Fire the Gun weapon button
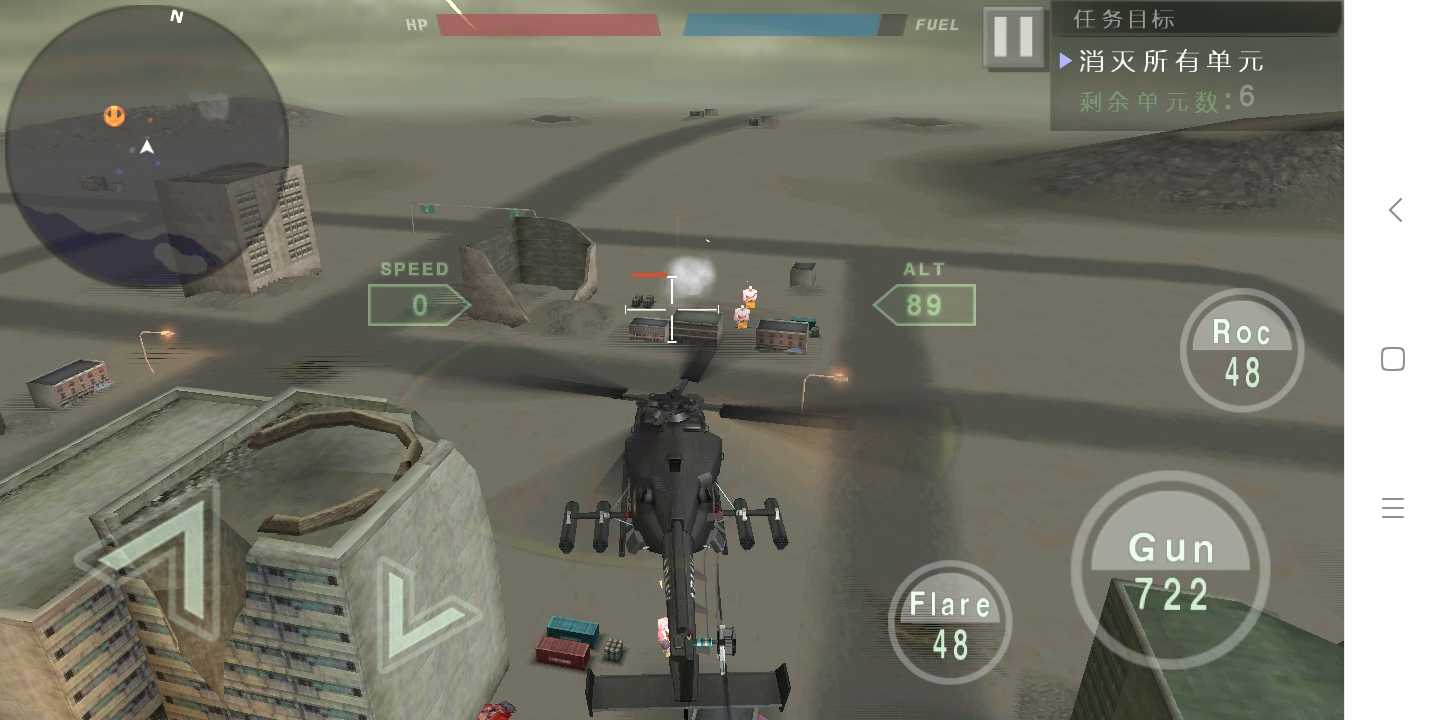The height and width of the screenshot is (720, 1440). tap(1170, 571)
